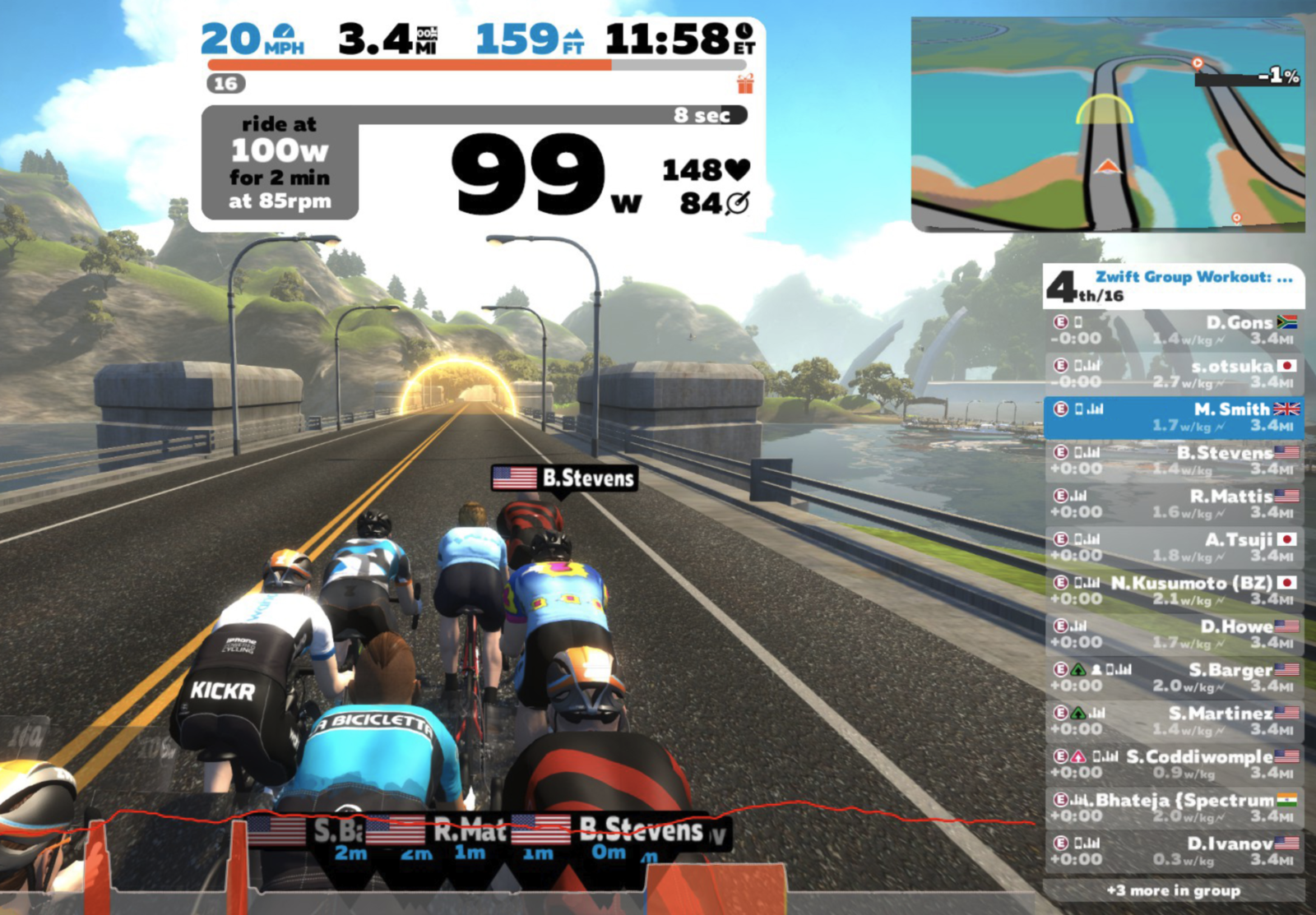The height and width of the screenshot is (915, 1316).
Task: Click the level 16 badge
Action: click(228, 84)
